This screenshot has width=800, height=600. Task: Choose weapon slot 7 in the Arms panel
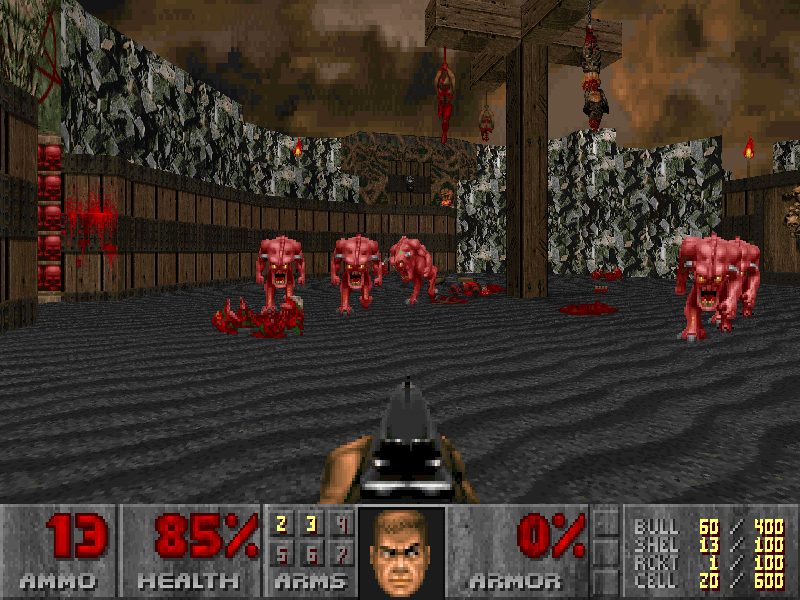340,553
